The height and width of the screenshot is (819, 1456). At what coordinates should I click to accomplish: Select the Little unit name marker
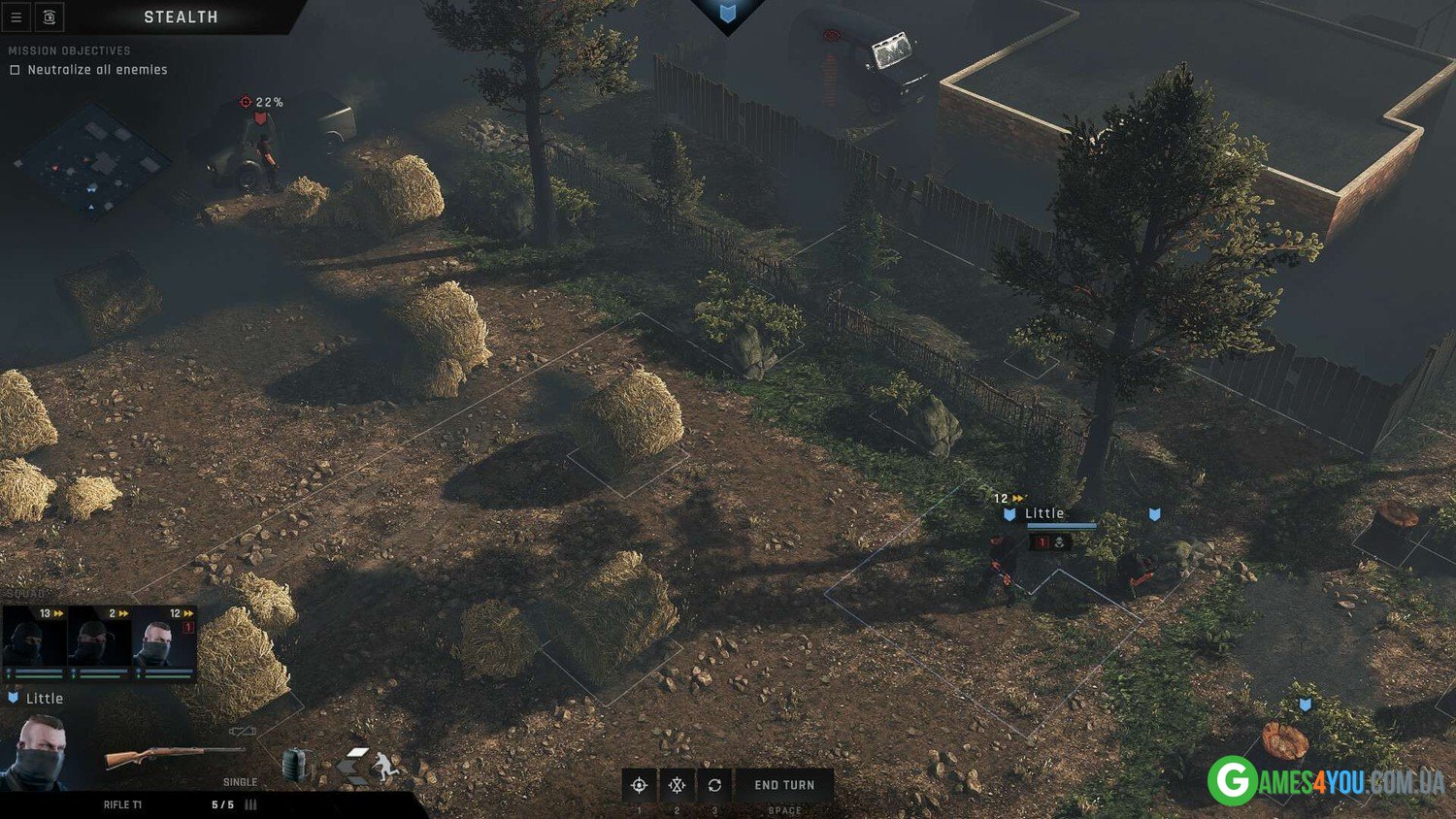tap(1044, 513)
